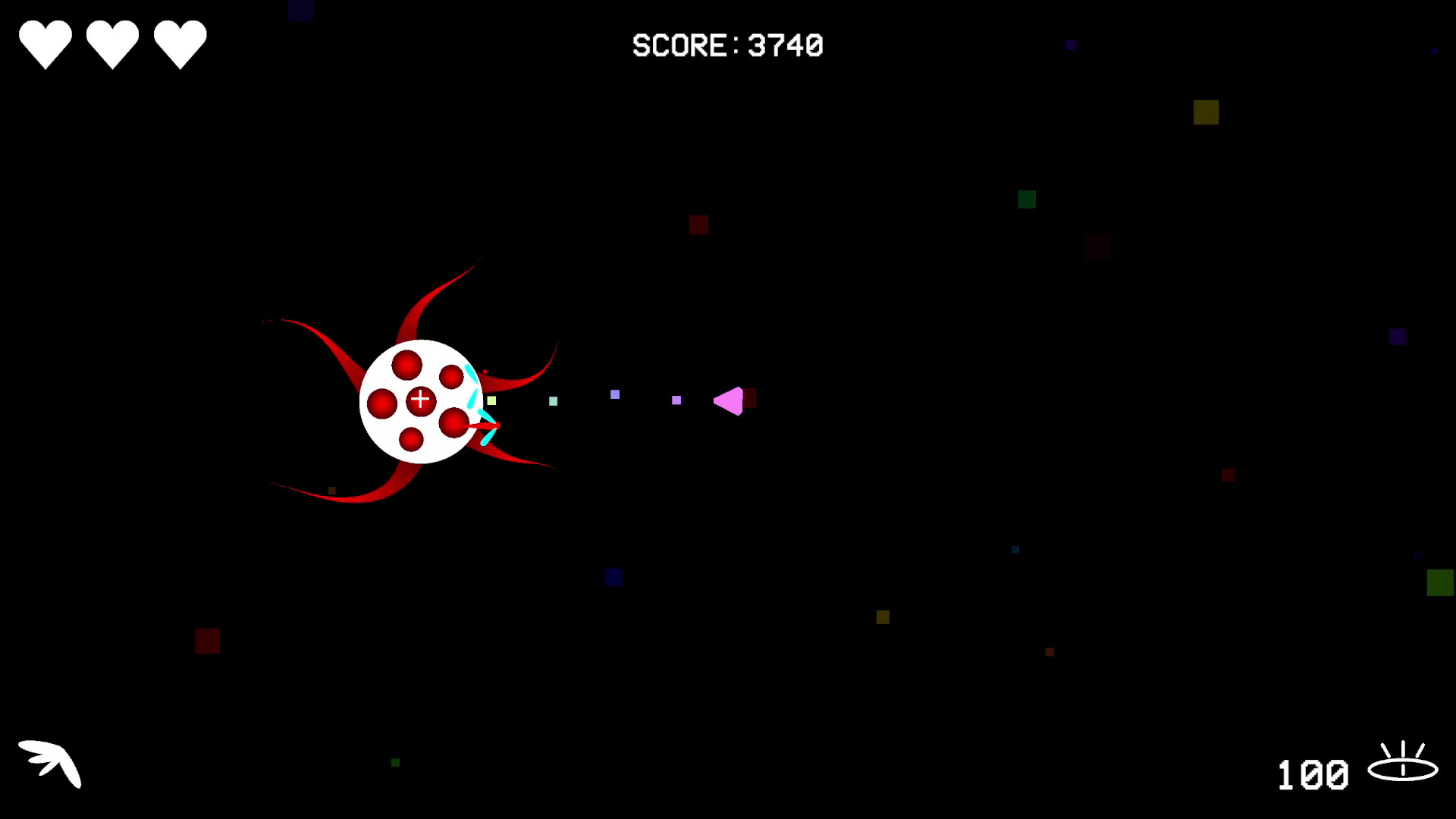Click the teal square floating mid-screen
The image size is (1456, 819).
coord(553,402)
